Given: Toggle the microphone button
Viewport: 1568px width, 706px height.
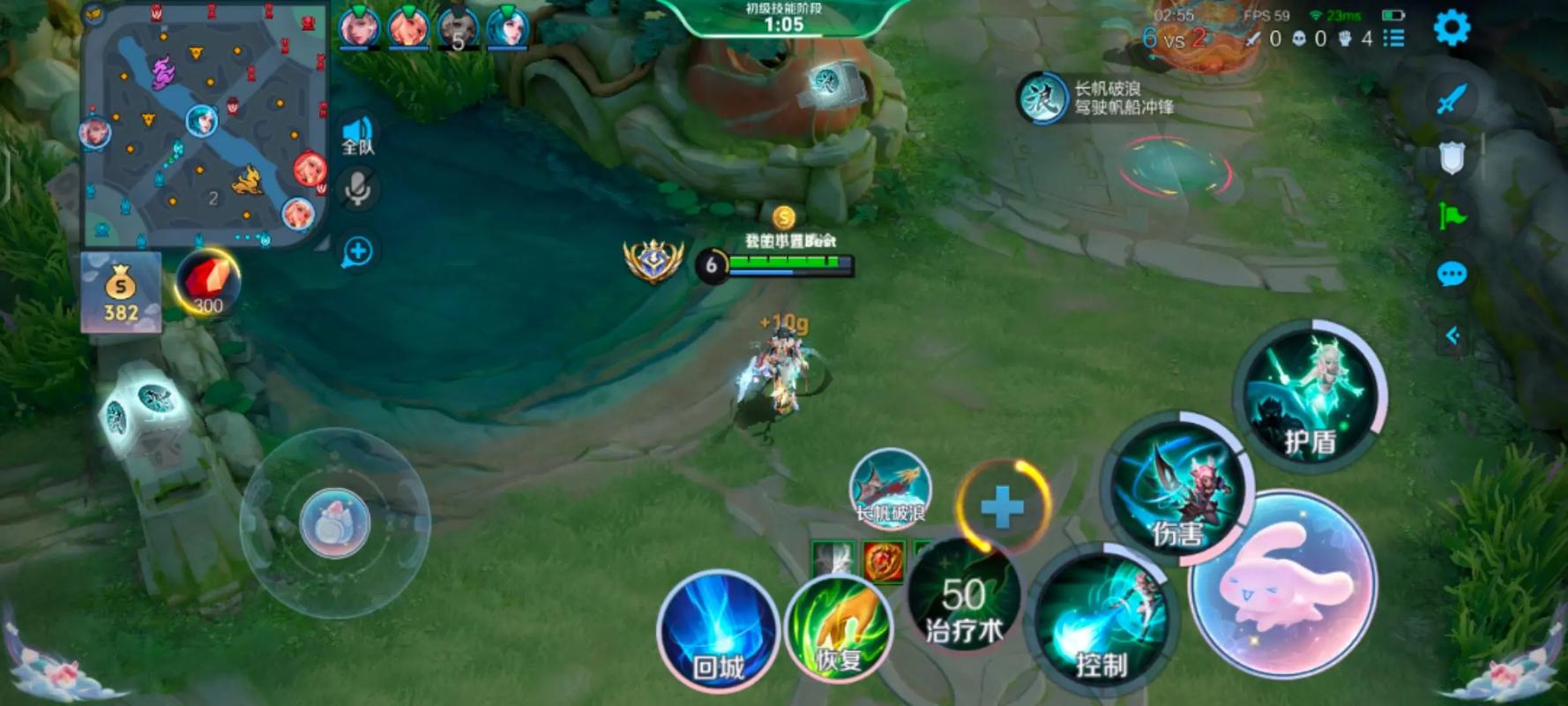Looking at the screenshot, I should point(357,188).
